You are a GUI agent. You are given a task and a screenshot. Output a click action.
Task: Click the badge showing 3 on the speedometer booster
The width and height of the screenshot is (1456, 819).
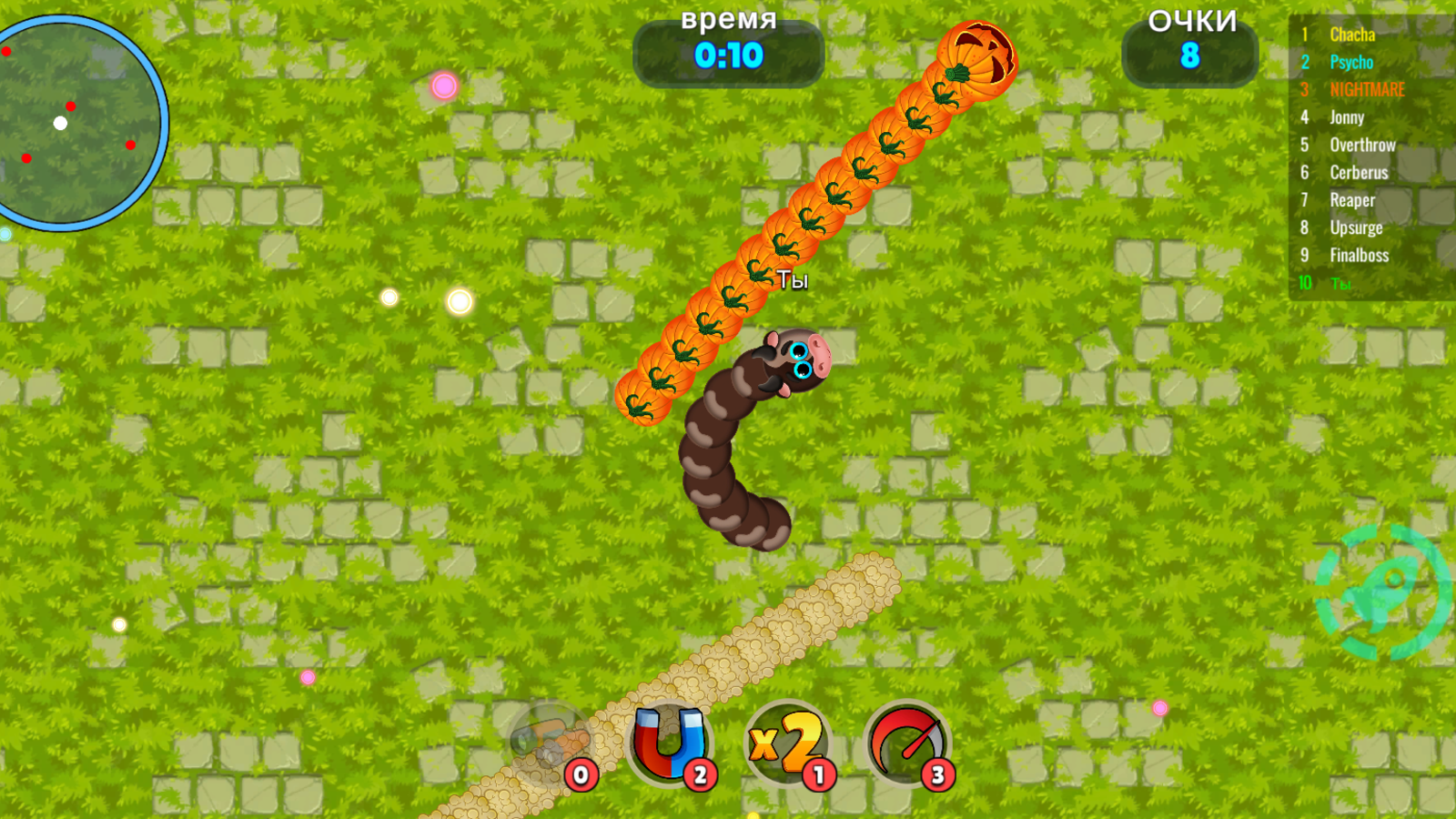(936, 775)
